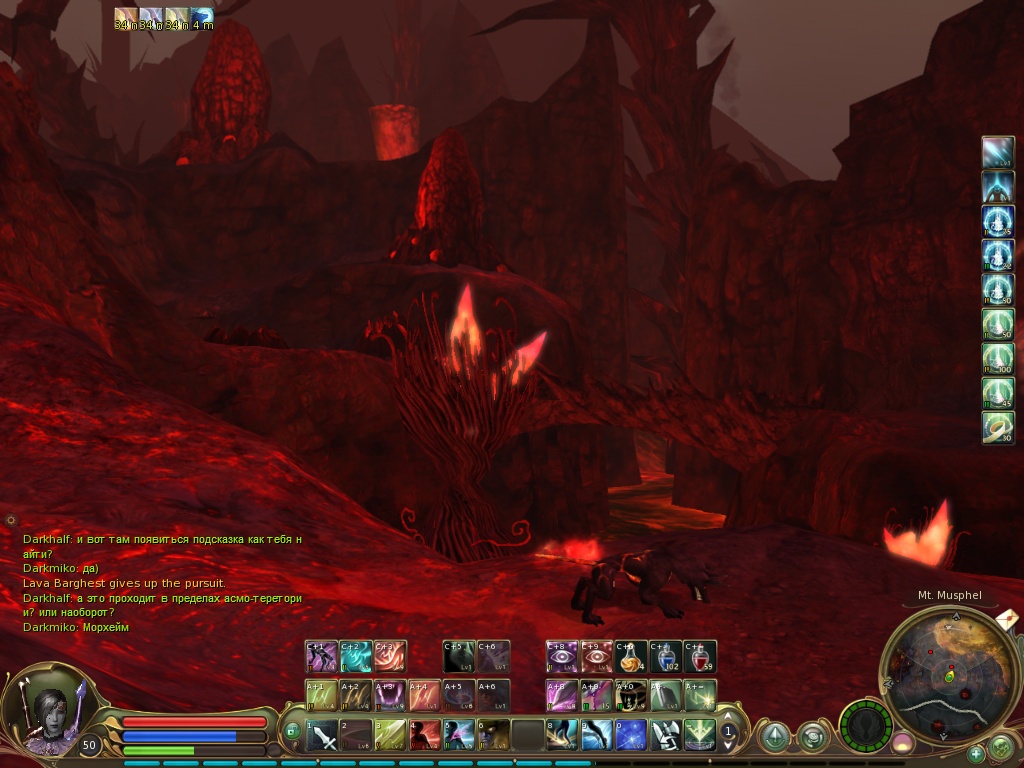1024x768 pixels.
Task: Activate the blue star skill in slot 0
Action: [630, 736]
